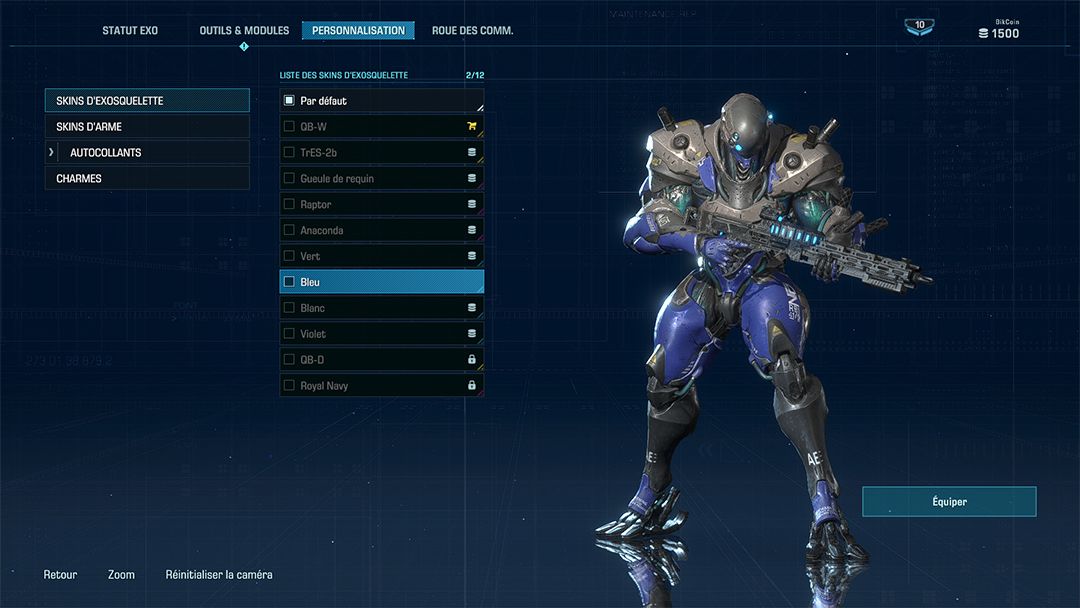
Task: Preview the TrES-2b skin
Action: click(x=381, y=153)
